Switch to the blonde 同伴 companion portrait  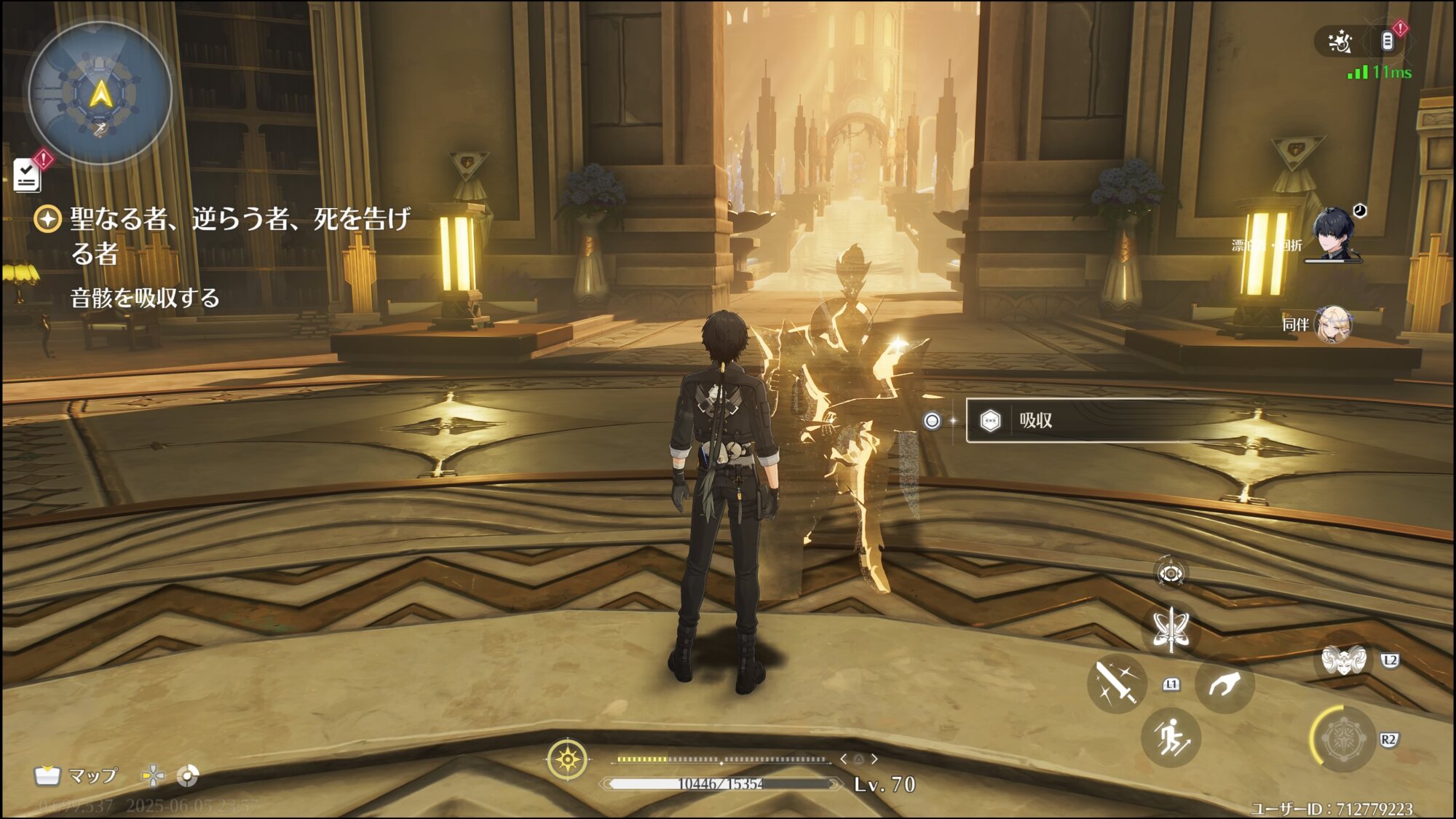(1334, 325)
